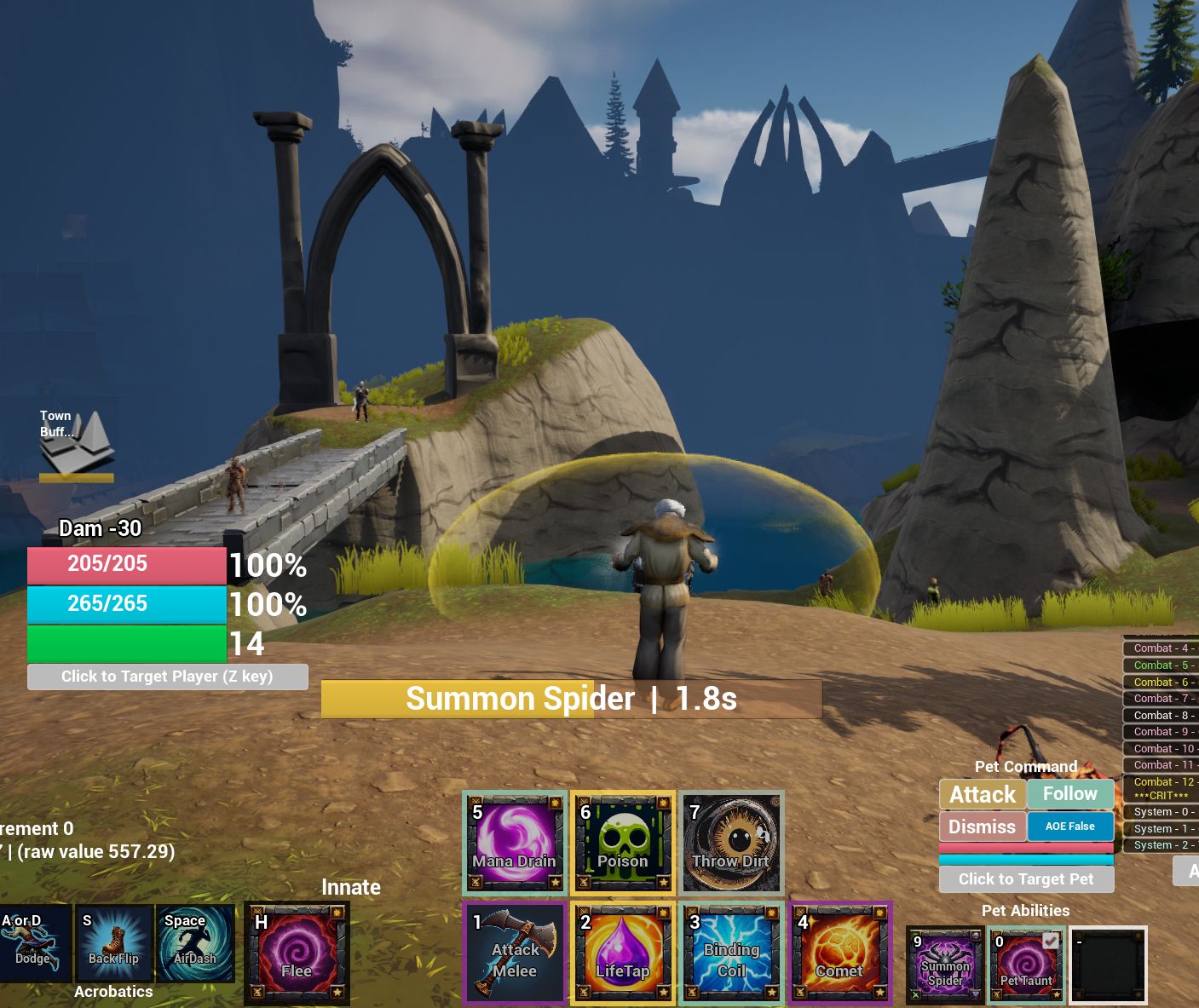Cast the LifeTap ability
This screenshot has width=1199, height=1008.
(623, 953)
